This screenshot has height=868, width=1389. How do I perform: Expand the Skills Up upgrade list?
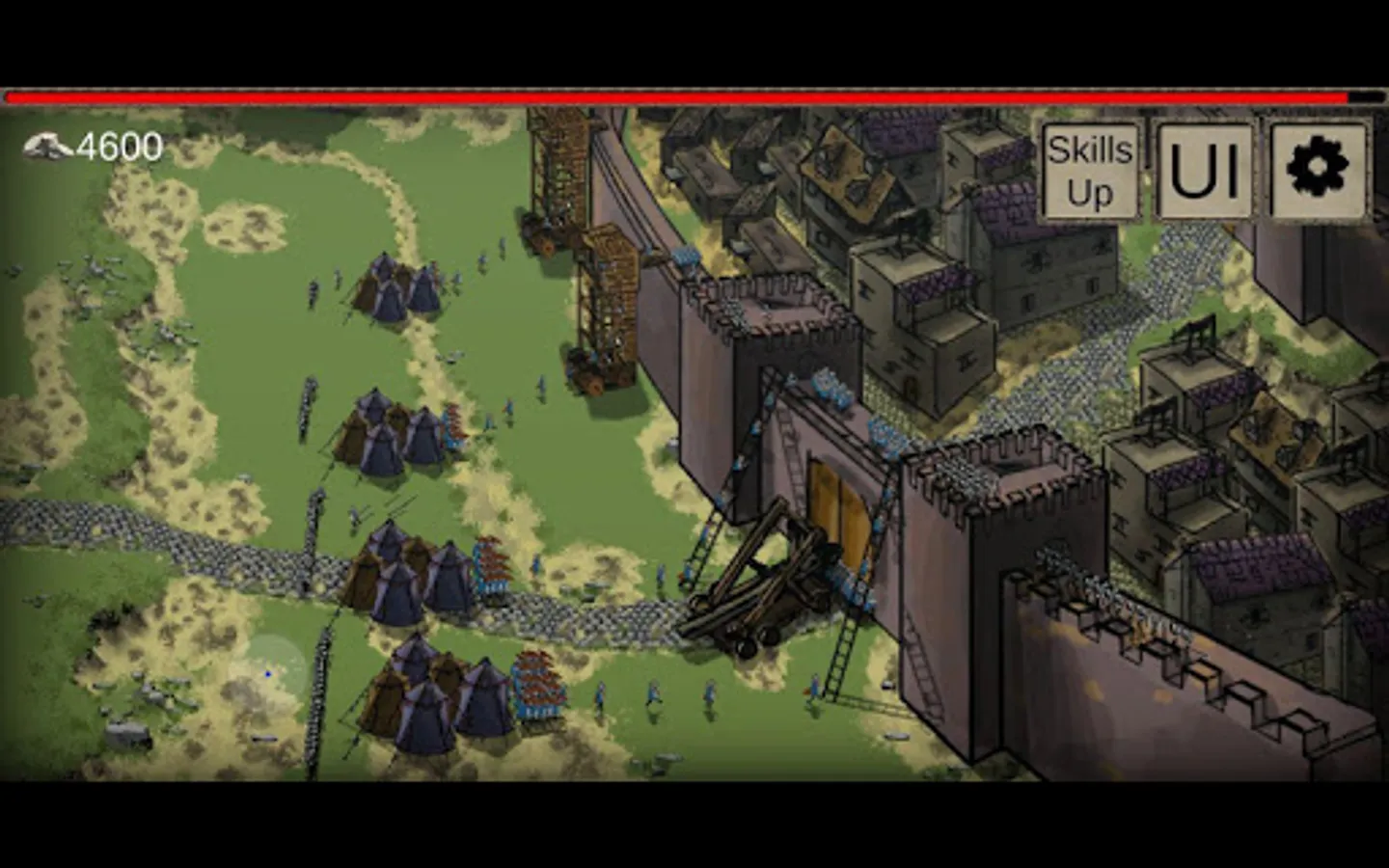coord(1090,172)
